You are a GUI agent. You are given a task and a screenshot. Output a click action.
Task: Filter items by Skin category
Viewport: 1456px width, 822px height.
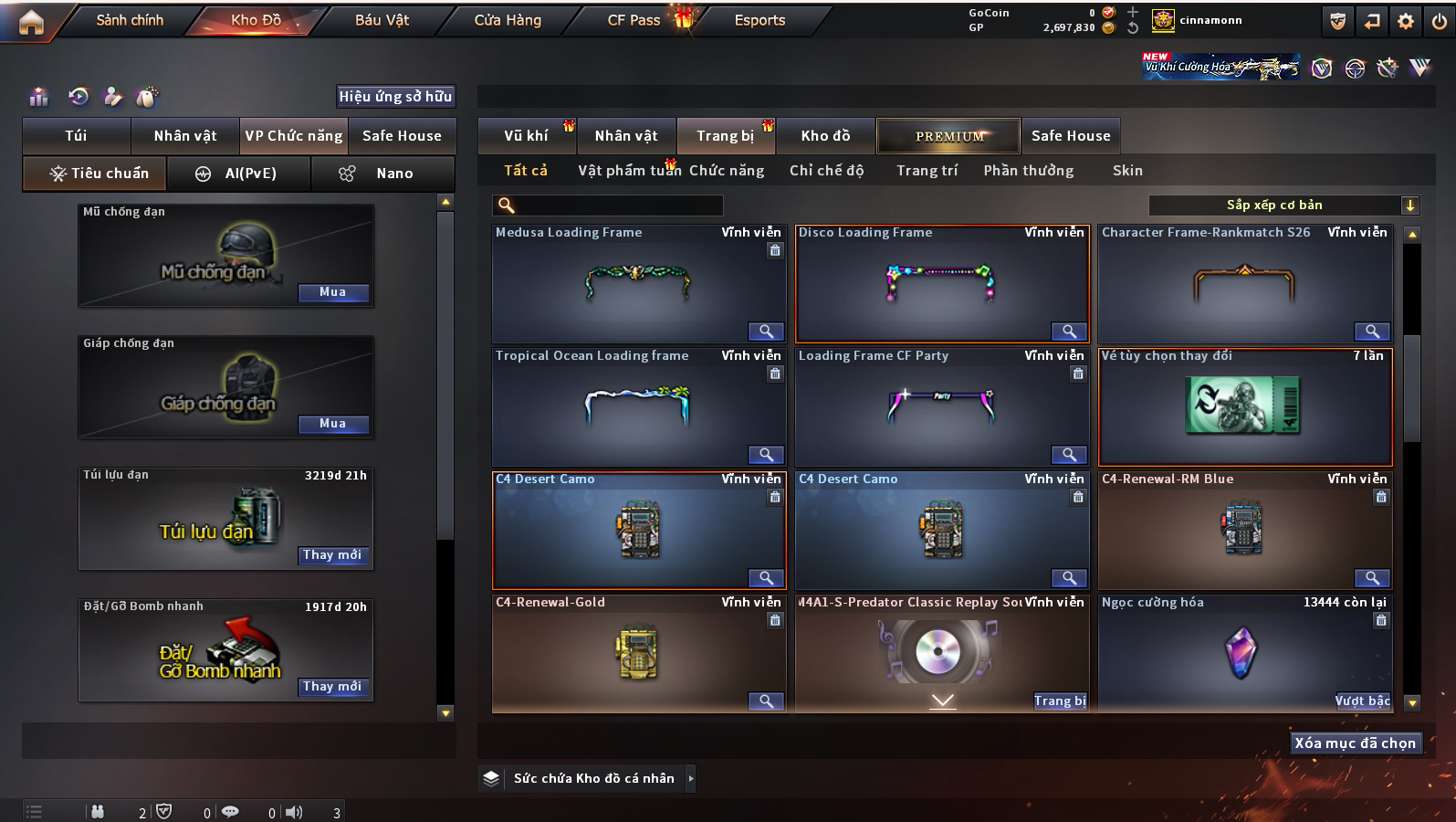[1127, 171]
